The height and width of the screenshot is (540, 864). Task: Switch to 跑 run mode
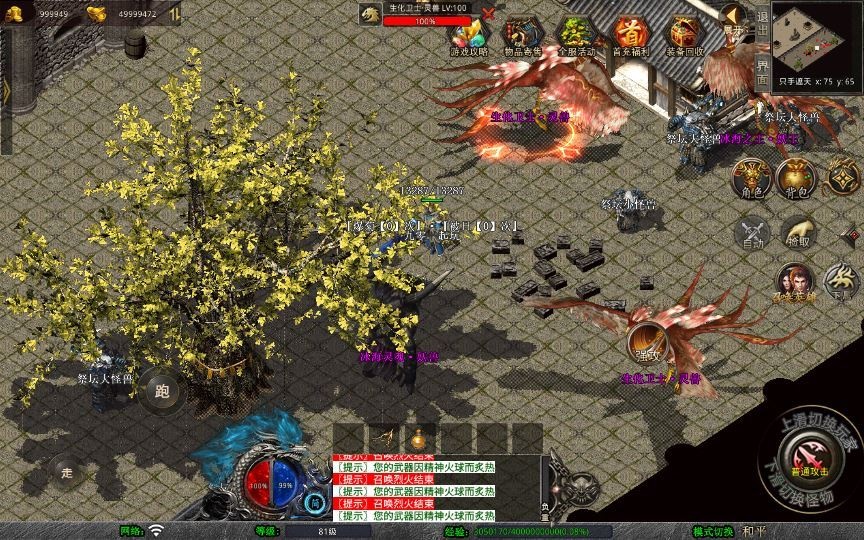coord(160,389)
